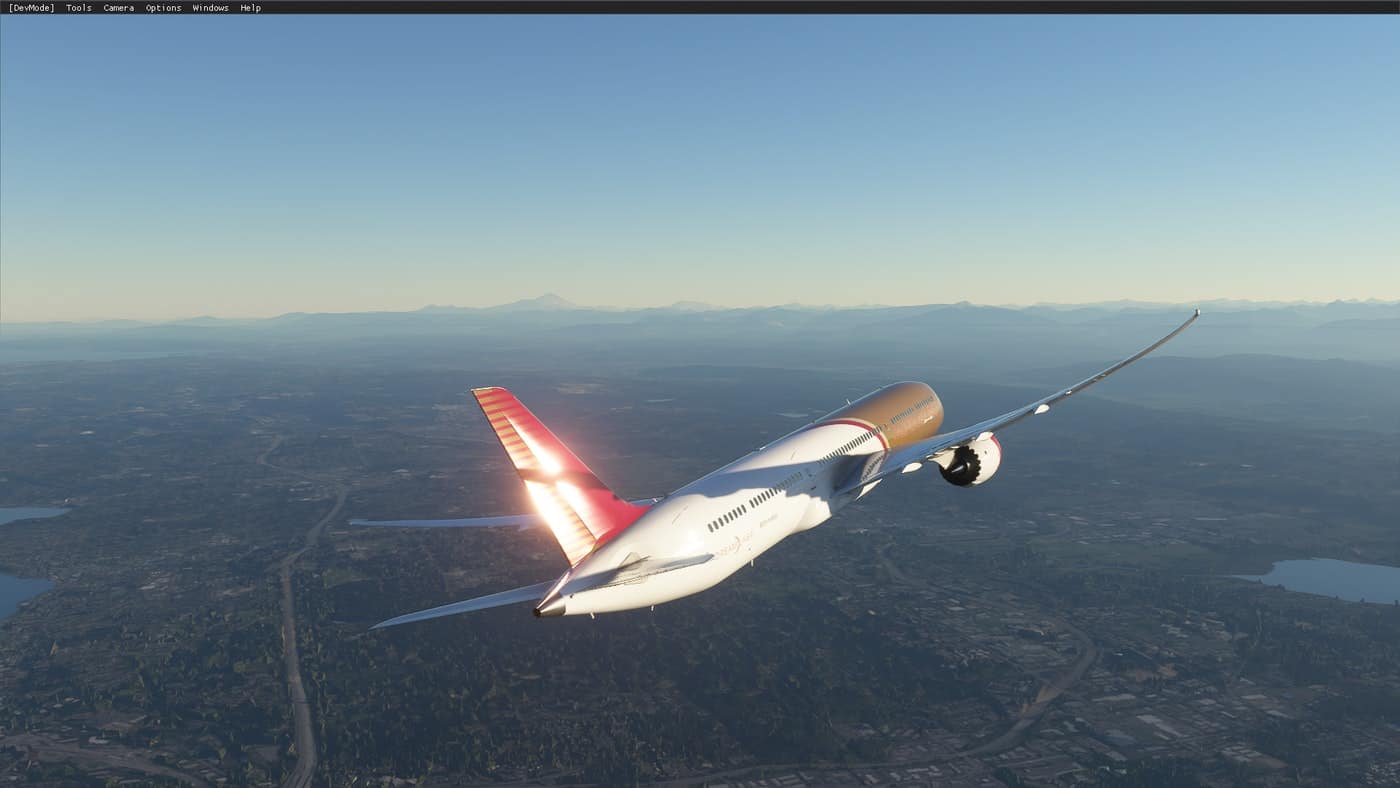Open the Windows menu
The width and height of the screenshot is (1400, 788).
tap(210, 8)
